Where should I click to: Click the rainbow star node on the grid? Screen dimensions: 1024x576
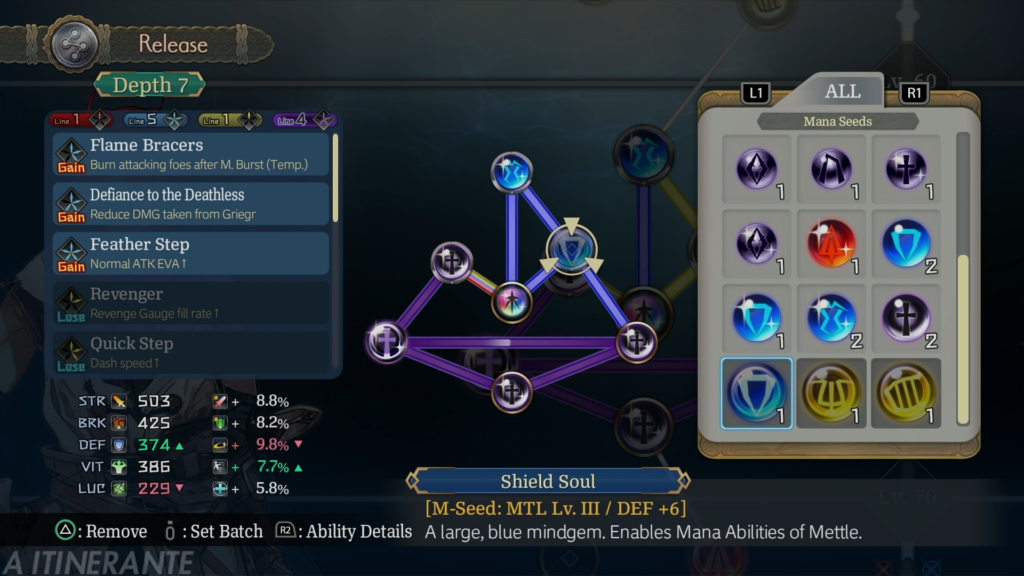(512, 302)
